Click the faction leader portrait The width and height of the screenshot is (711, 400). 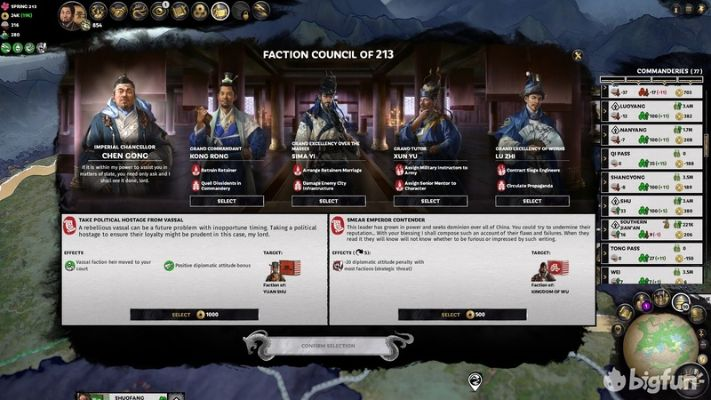click(x=72, y=14)
